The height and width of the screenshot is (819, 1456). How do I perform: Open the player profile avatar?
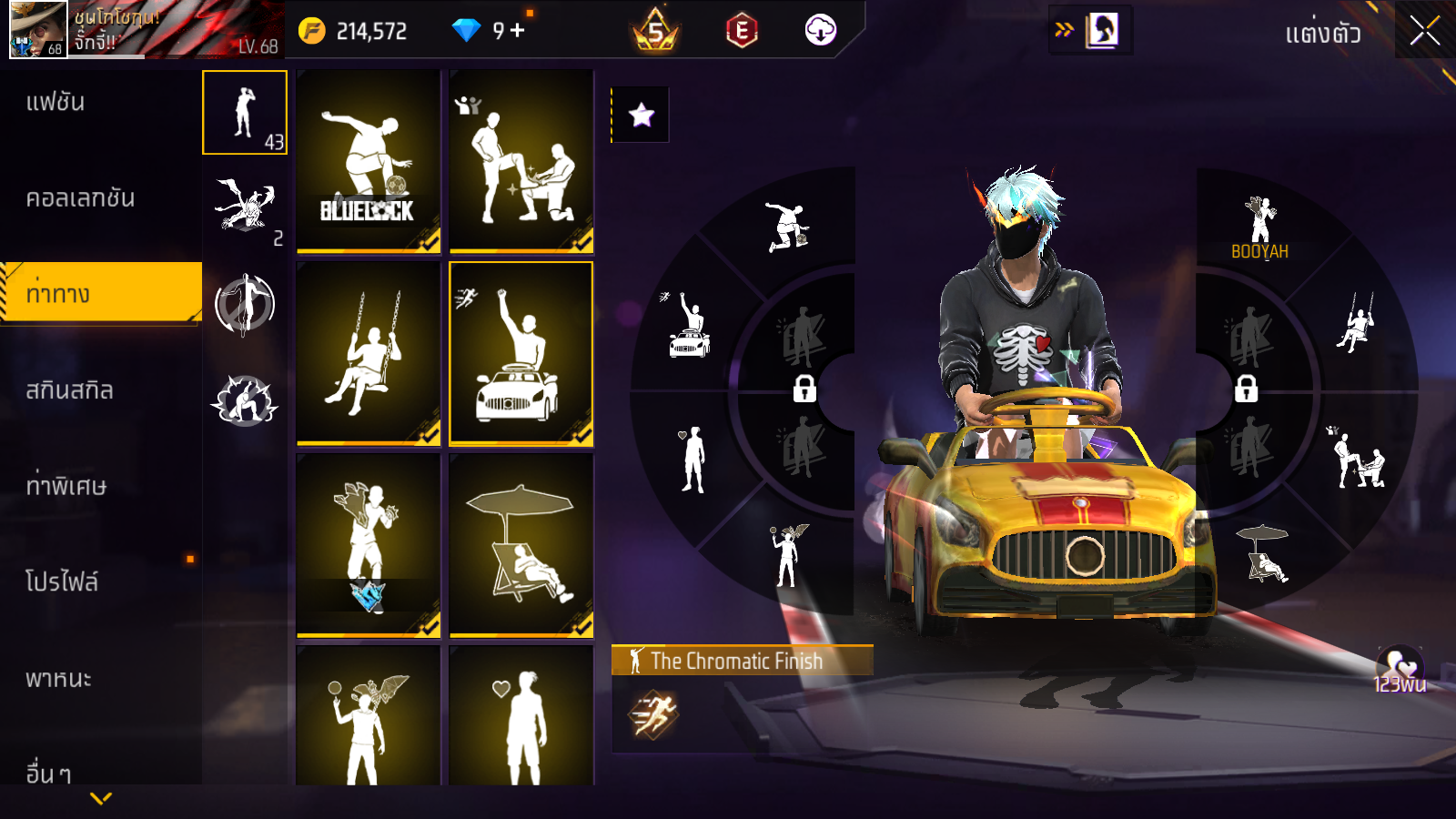(38, 29)
